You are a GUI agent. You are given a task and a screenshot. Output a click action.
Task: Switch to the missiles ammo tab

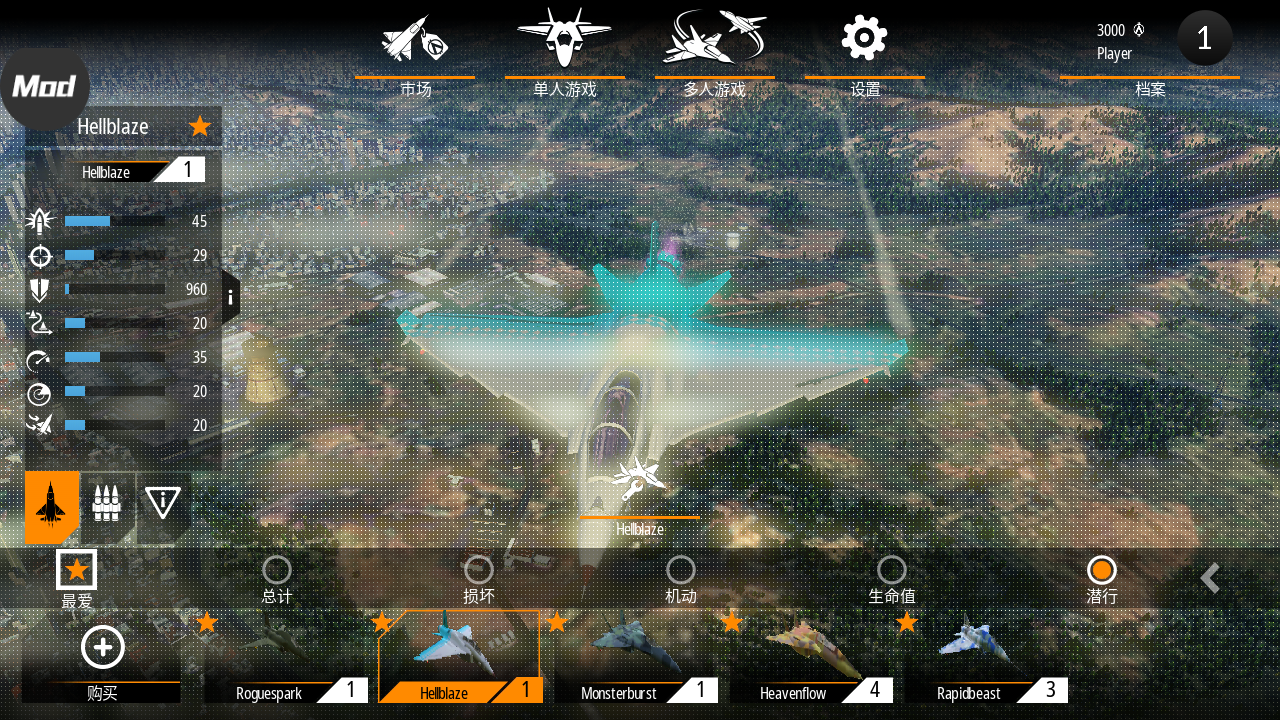(107, 503)
